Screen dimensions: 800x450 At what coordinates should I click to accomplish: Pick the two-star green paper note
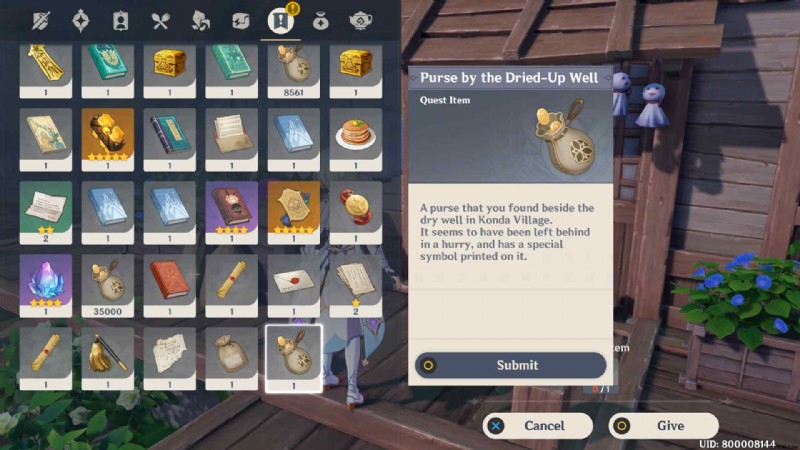pos(46,206)
